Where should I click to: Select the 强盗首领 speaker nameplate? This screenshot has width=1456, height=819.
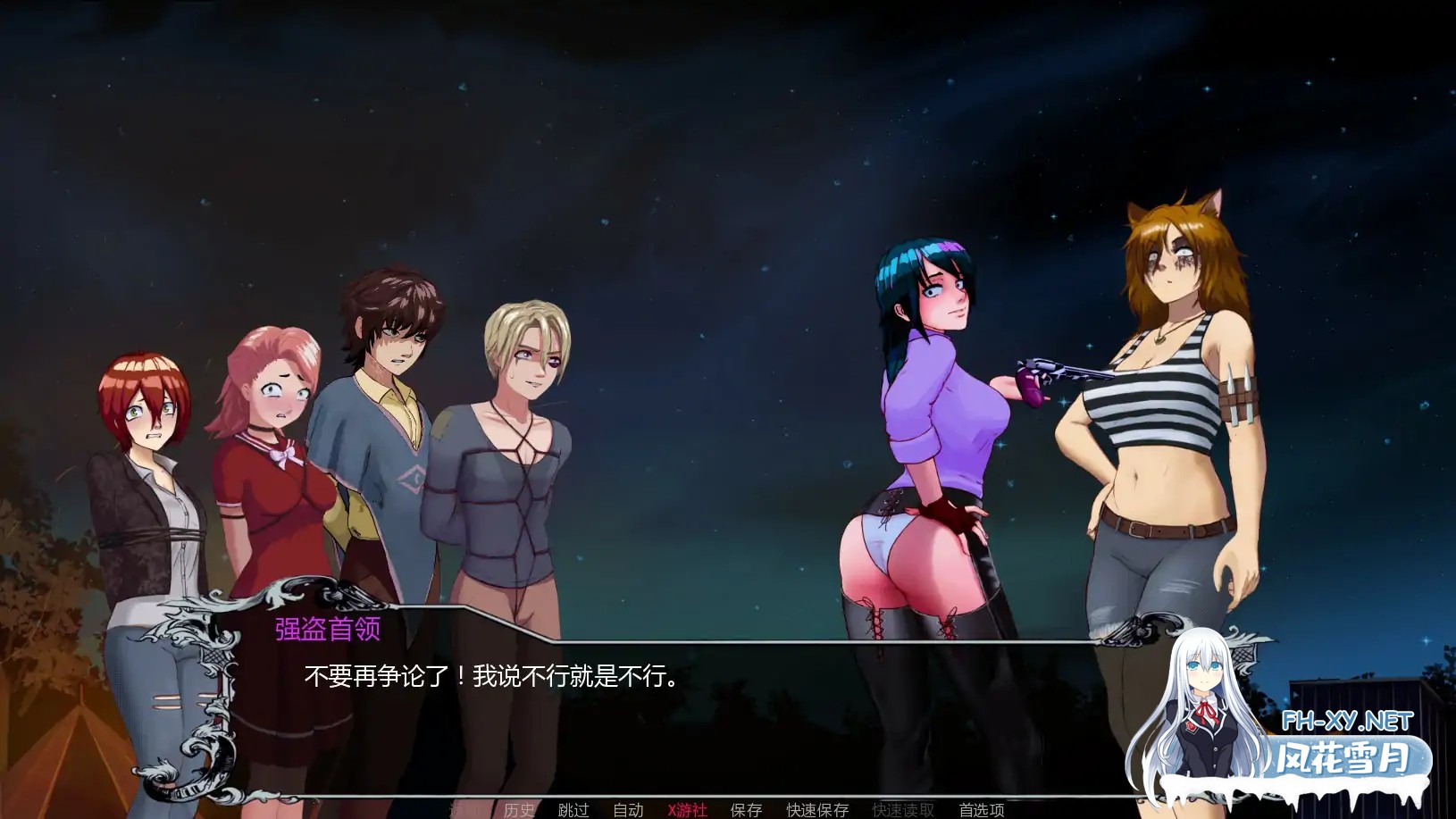point(326,630)
